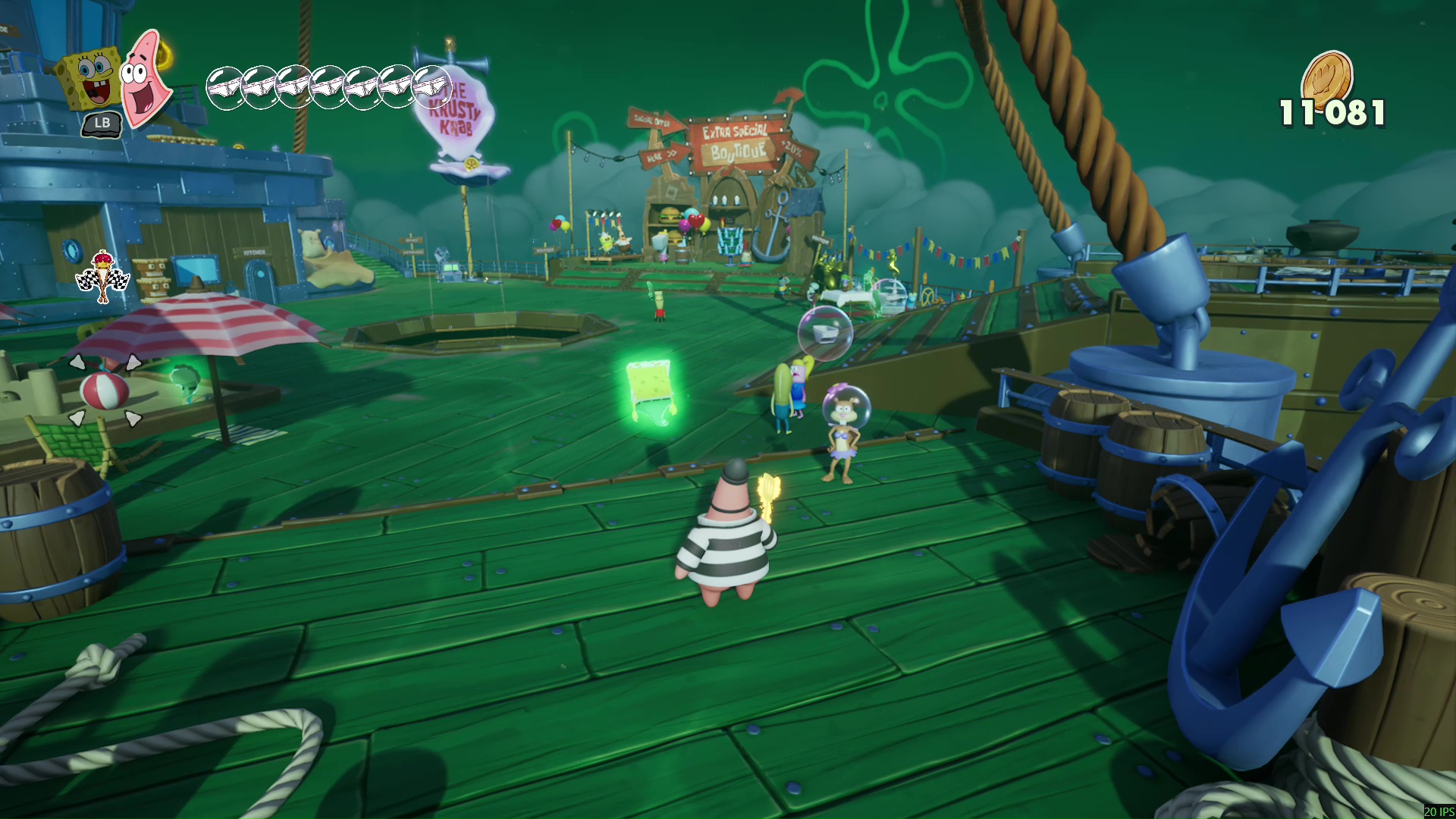Select SpongeBob's portrait in the HUD
The width and height of the screenshot is (1456, 819).
(x=91, y=76)
